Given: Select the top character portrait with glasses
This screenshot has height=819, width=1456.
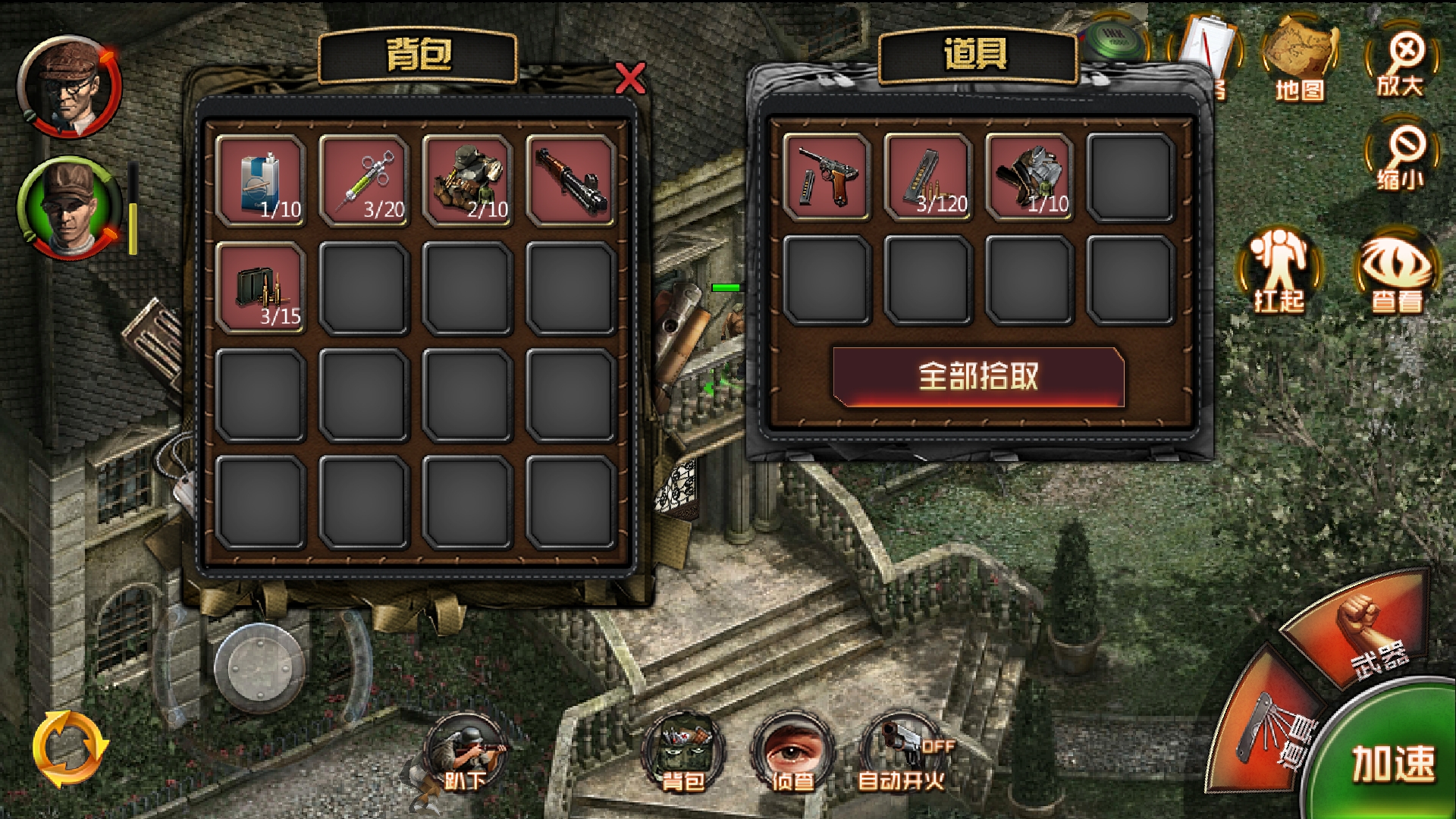Looking at the screenshot, I should pyautogui.click(x=69, y=86).
